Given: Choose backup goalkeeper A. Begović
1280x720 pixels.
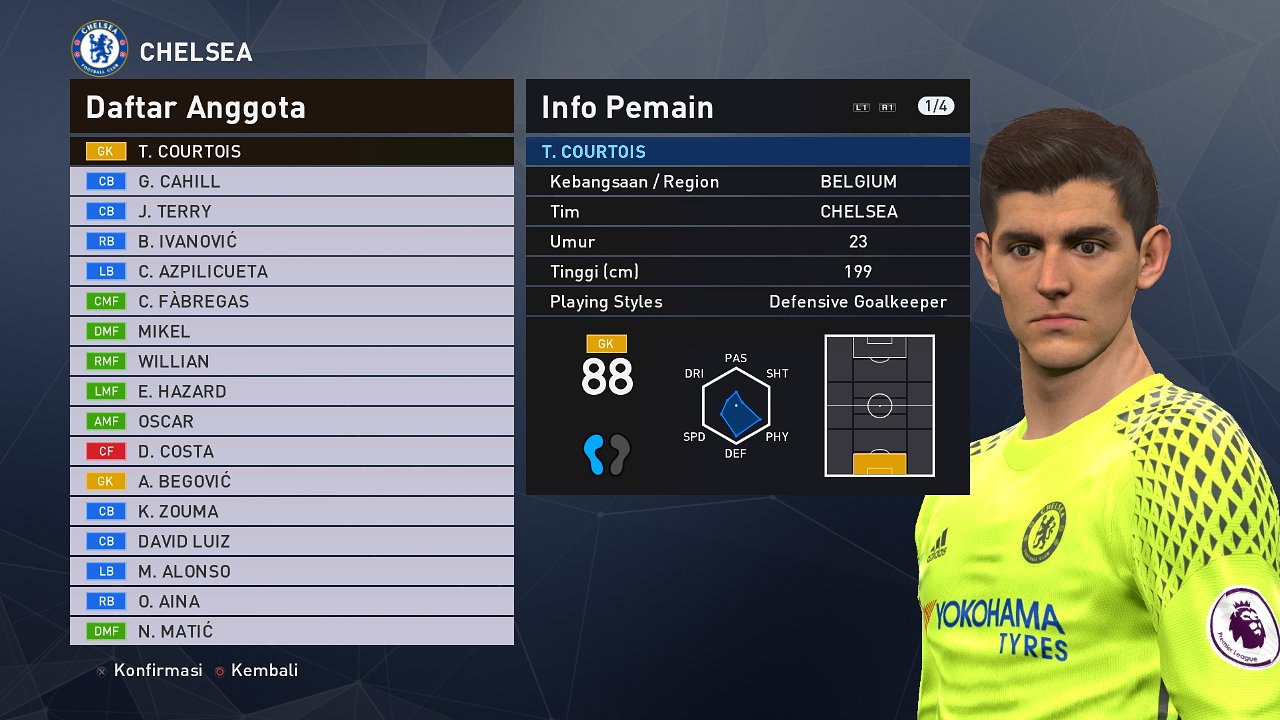Looking at the screenshot, I should [291, 482].
